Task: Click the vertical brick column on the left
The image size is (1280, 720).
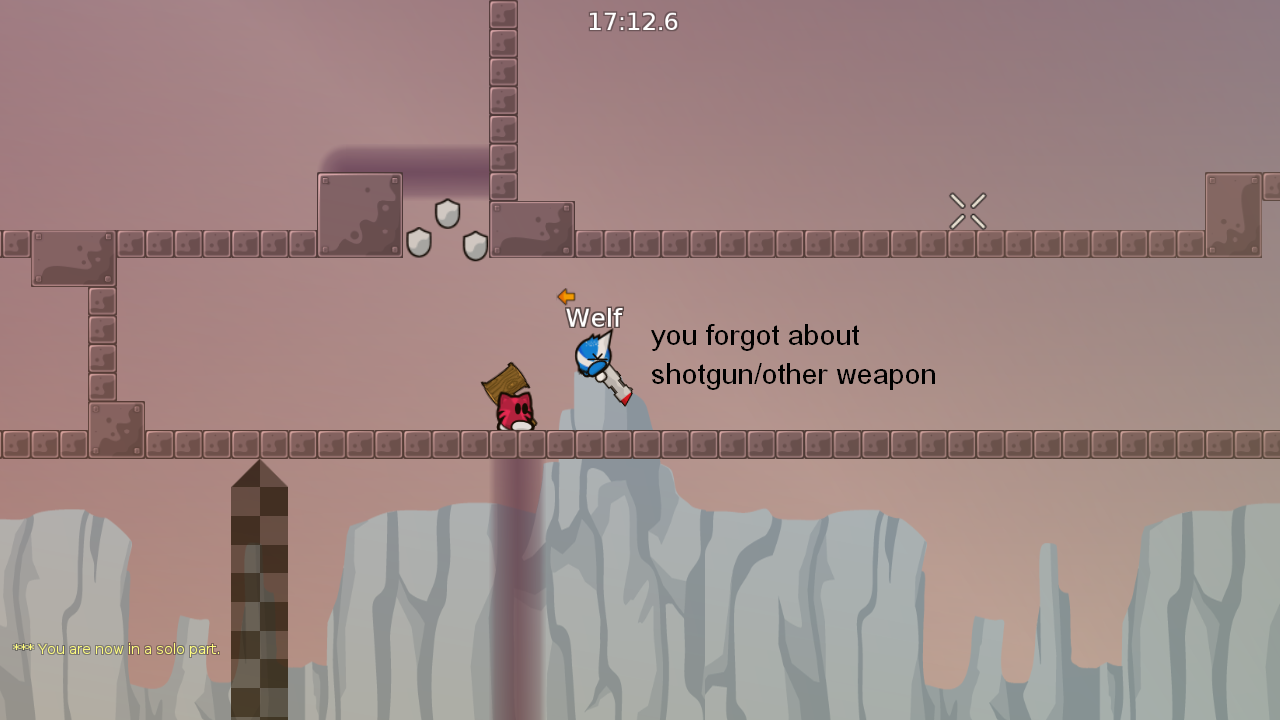Action: (x=100, y=340)
